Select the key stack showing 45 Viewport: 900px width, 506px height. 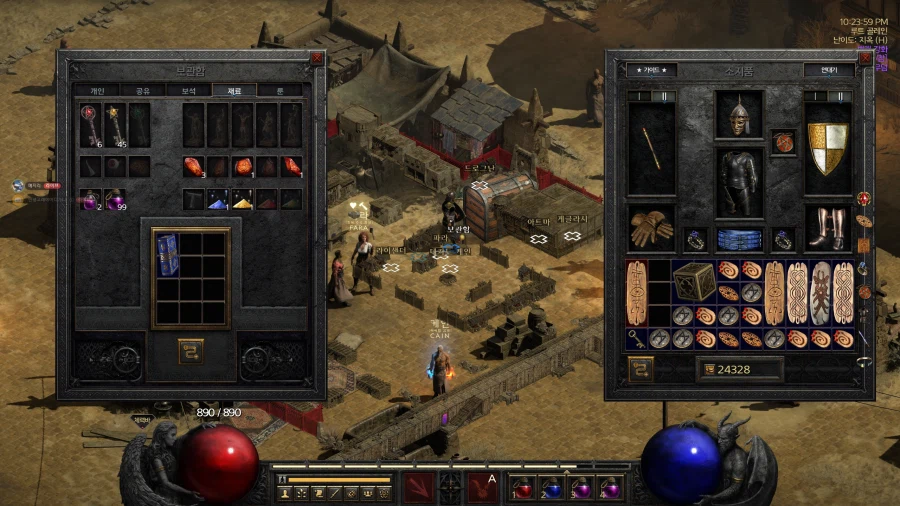tap(115, 125)
